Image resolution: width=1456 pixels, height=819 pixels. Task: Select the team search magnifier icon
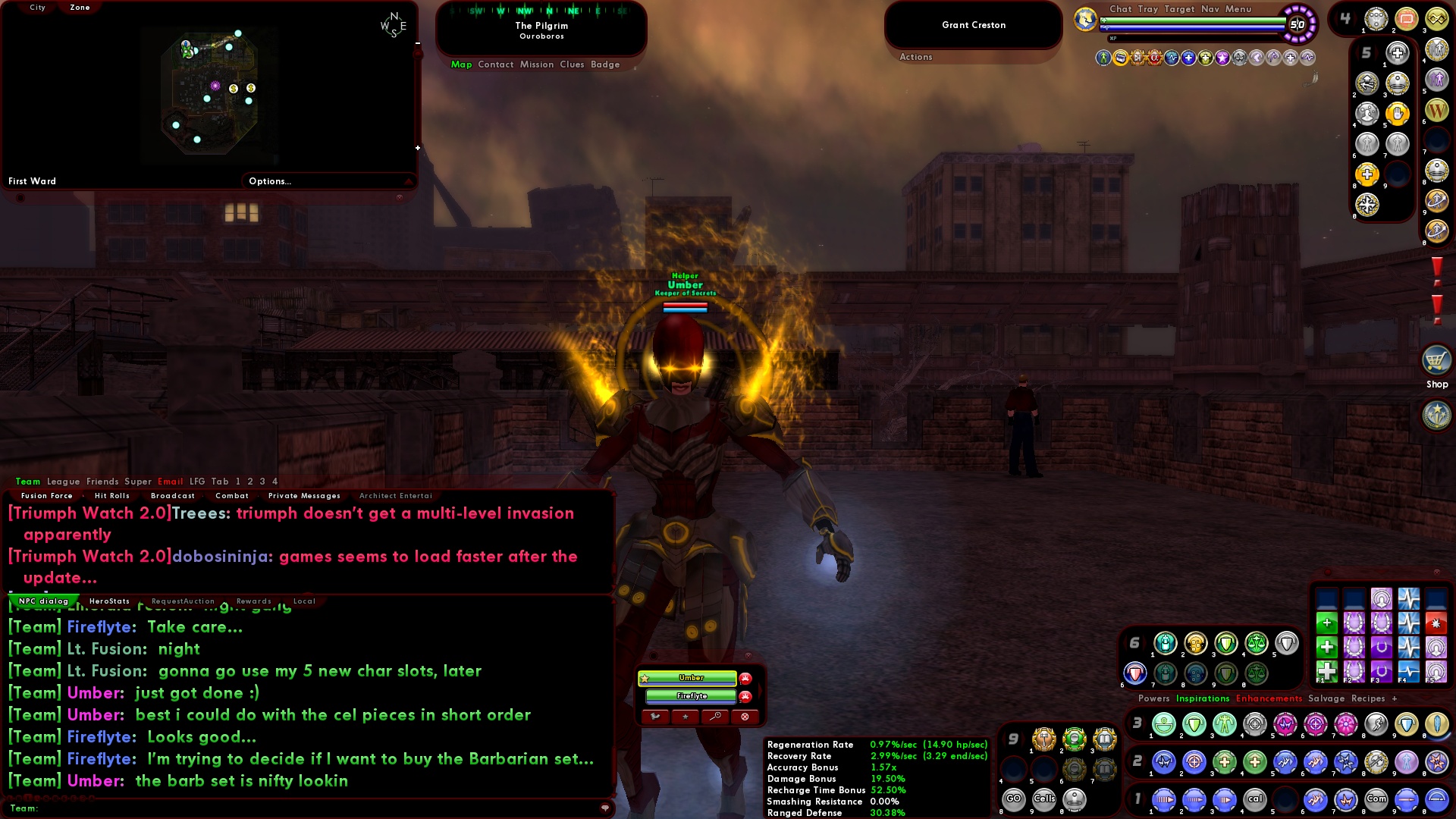coord(715,717)
